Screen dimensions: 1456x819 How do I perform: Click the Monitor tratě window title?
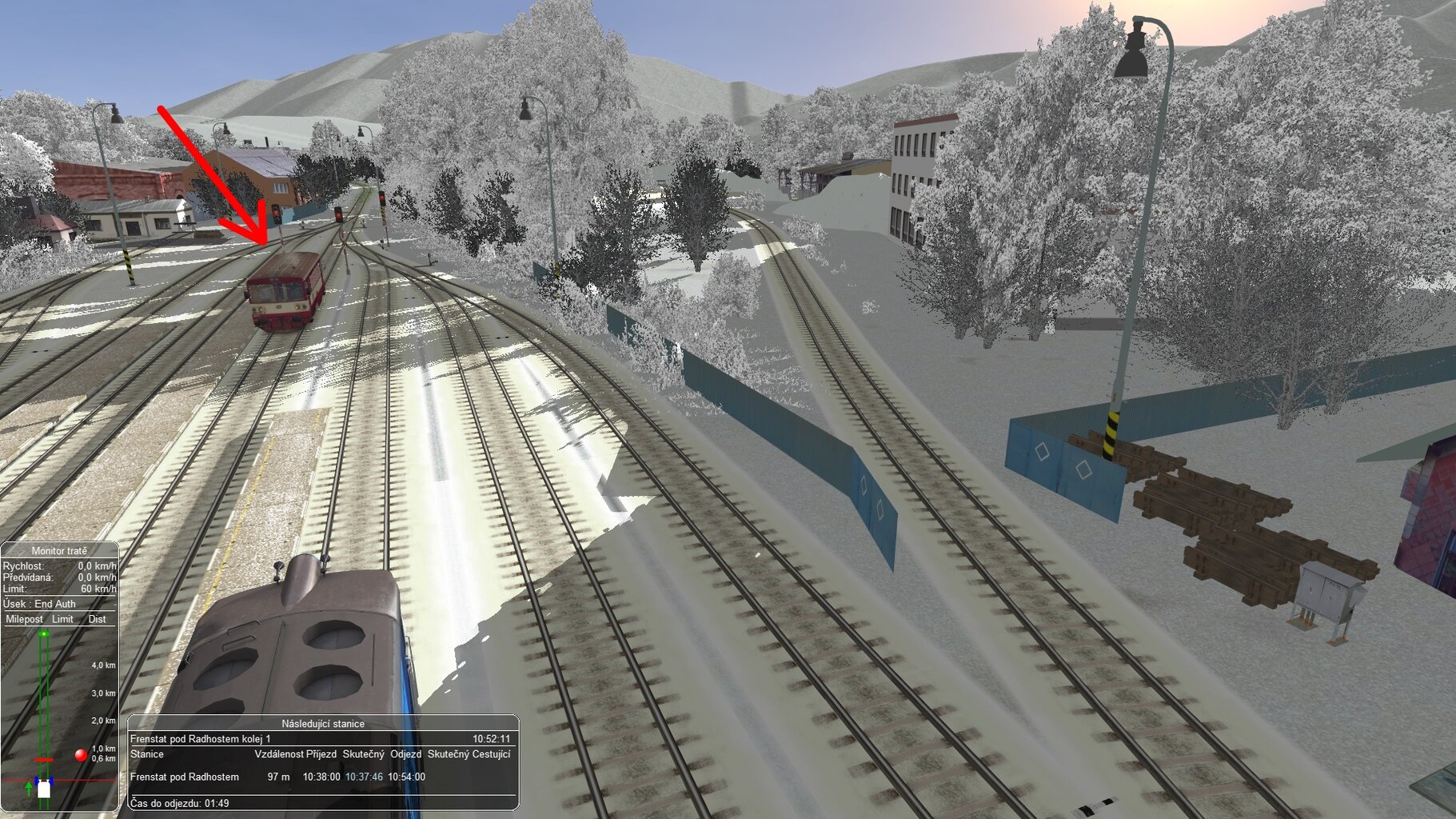[x=59, y=551]
